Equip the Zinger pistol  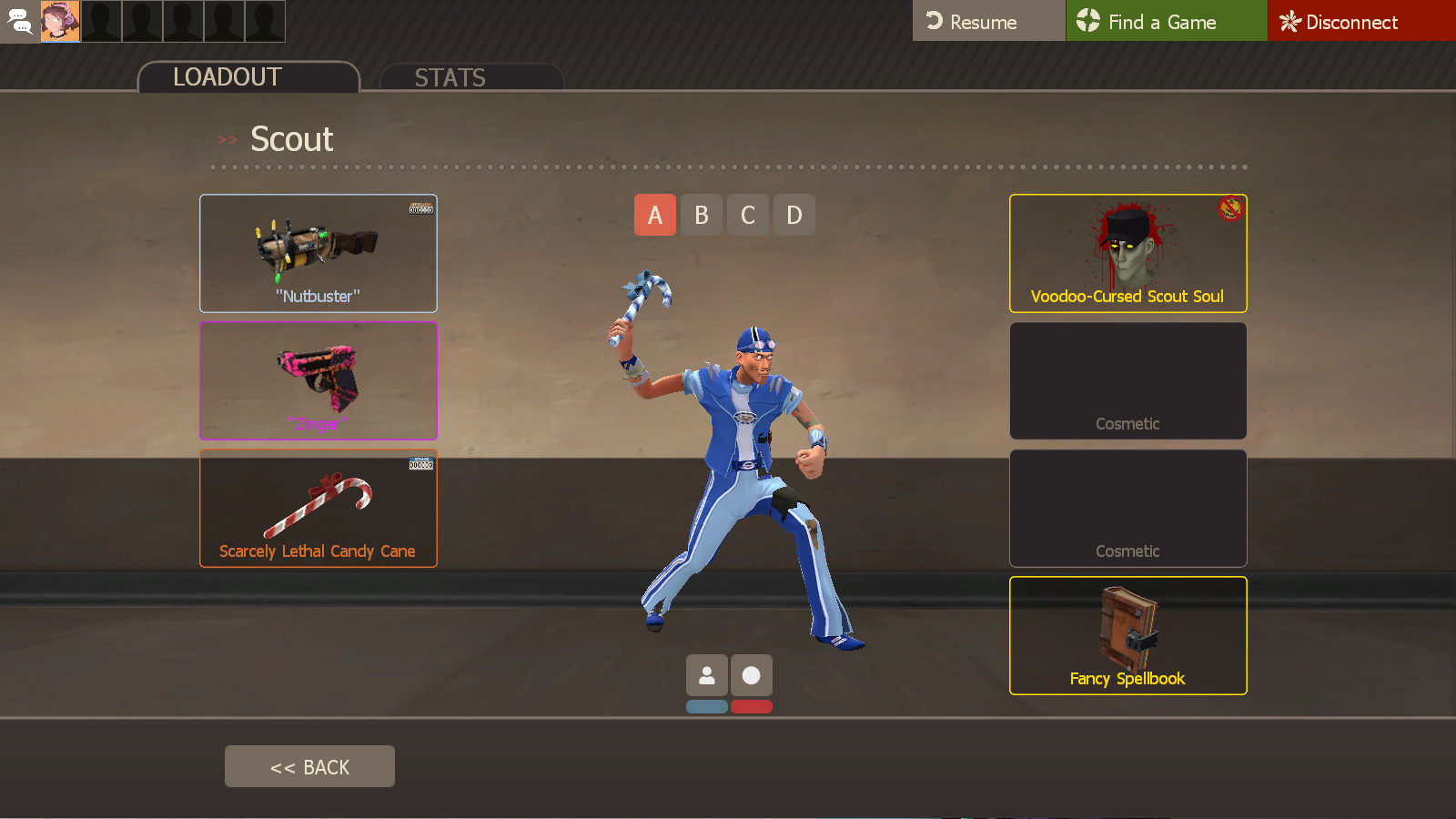(x=318, y=380)
